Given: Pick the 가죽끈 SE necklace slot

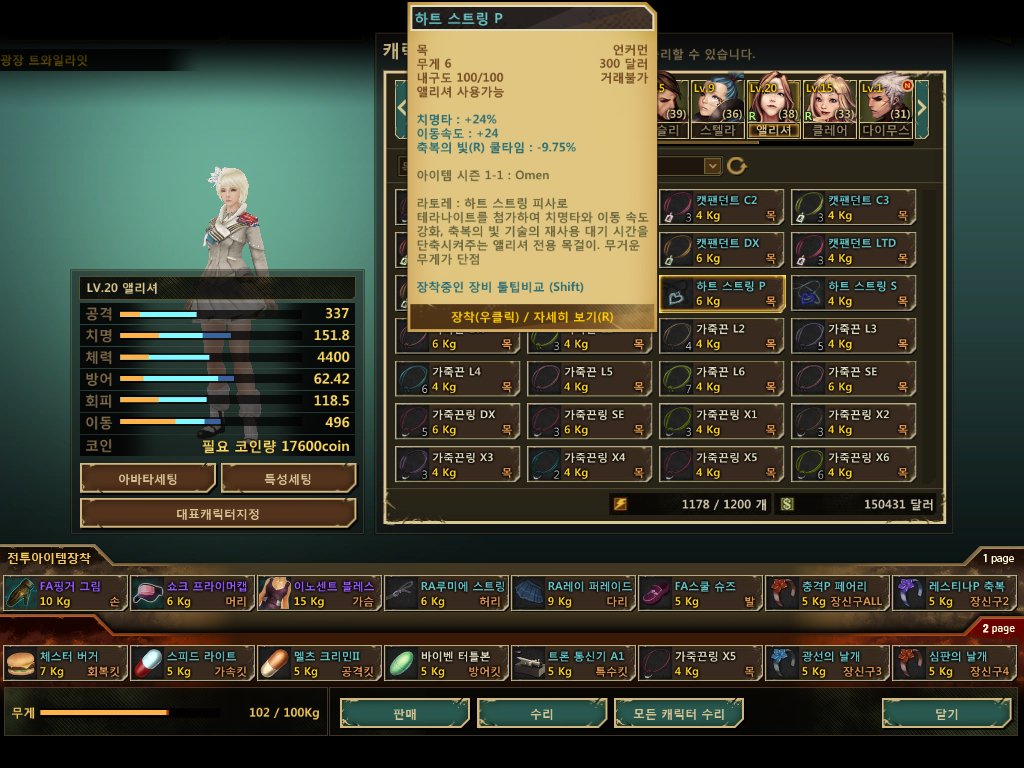Looking at the screenshot, I should pos(853,378).
